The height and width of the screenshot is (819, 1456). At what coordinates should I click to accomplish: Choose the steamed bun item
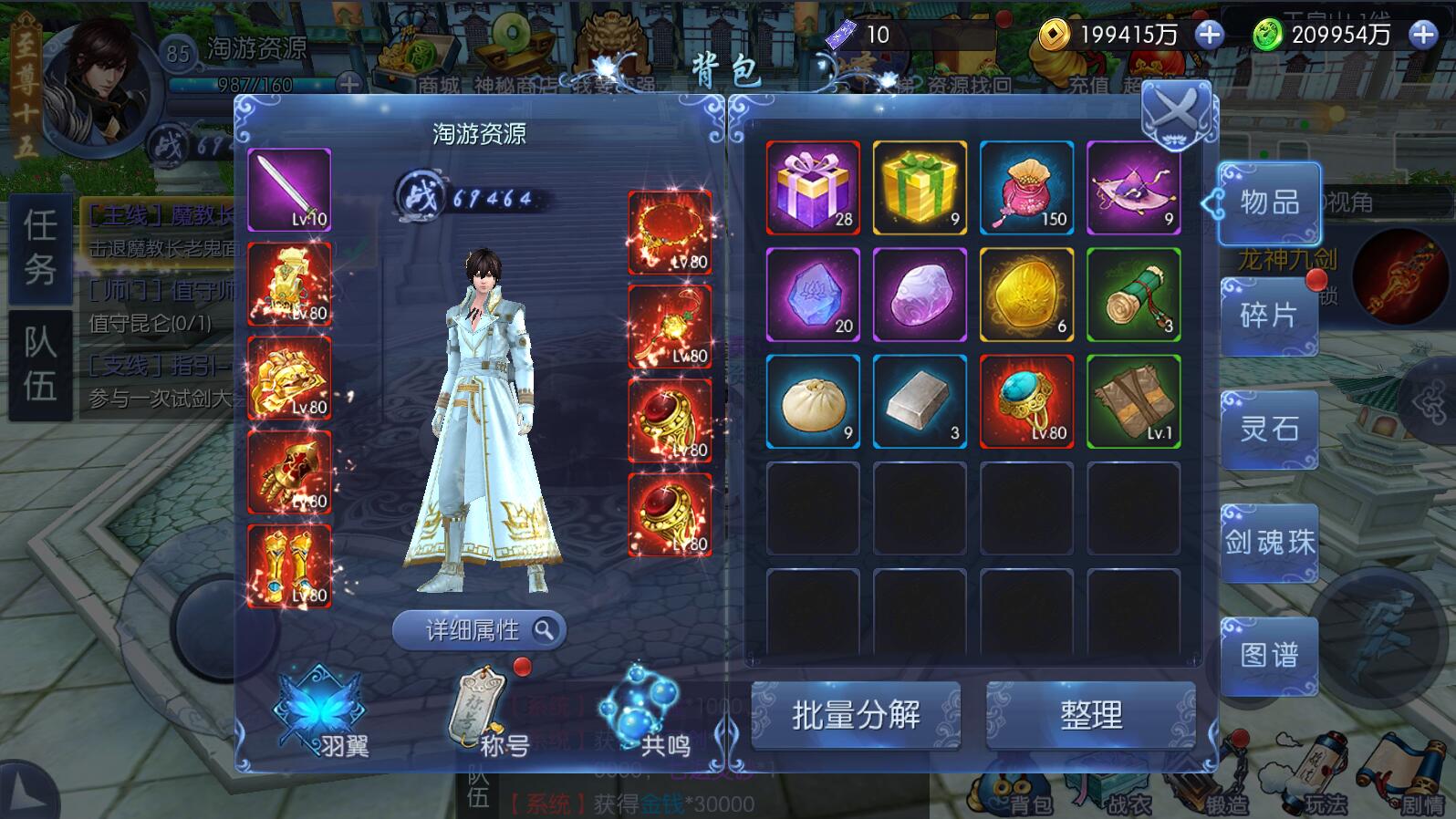tap(813, 402)
